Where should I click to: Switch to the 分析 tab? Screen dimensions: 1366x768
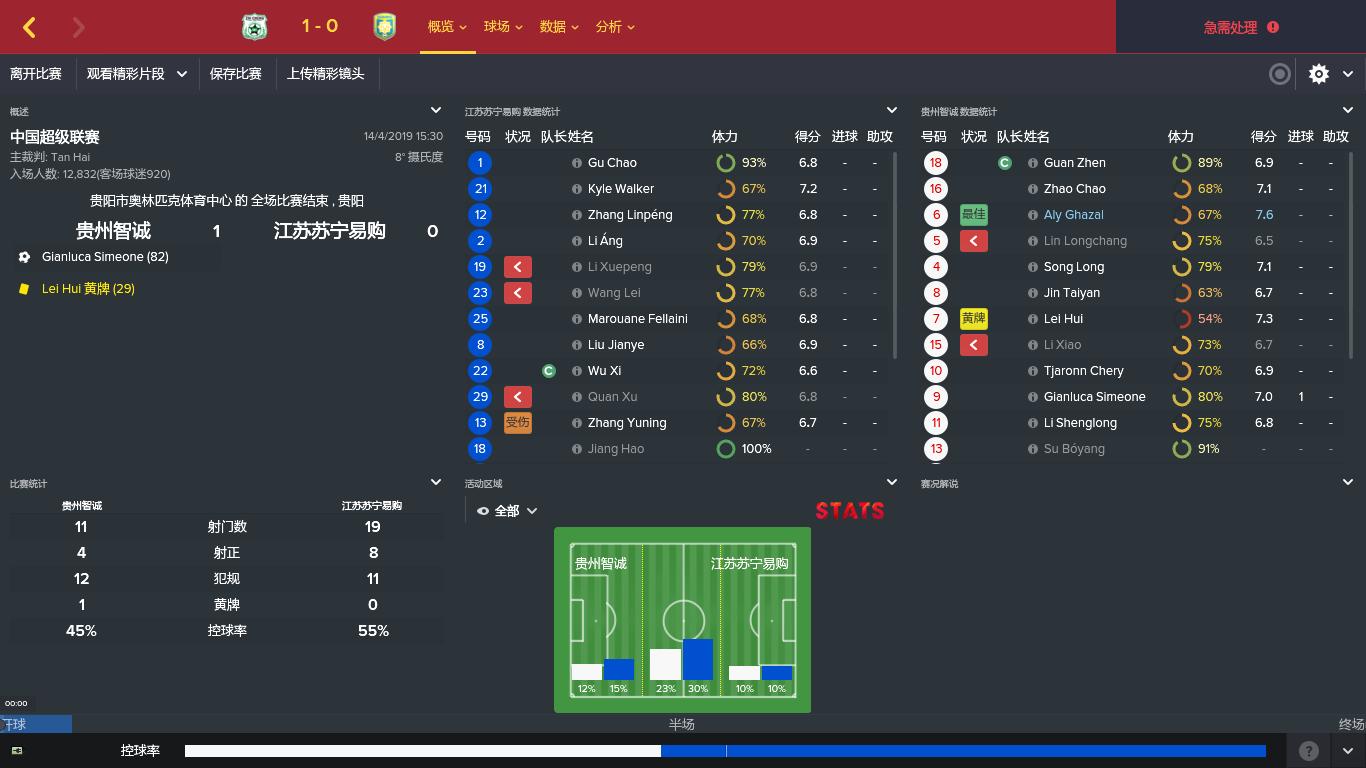[610, 27]
